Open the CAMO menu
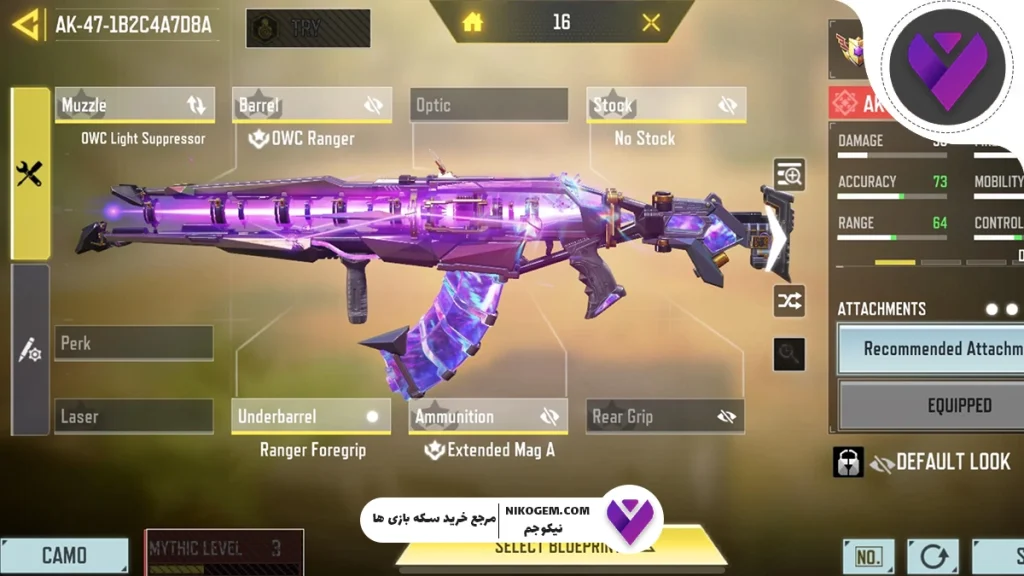The image size is (1024, 576). coord(64,556)
